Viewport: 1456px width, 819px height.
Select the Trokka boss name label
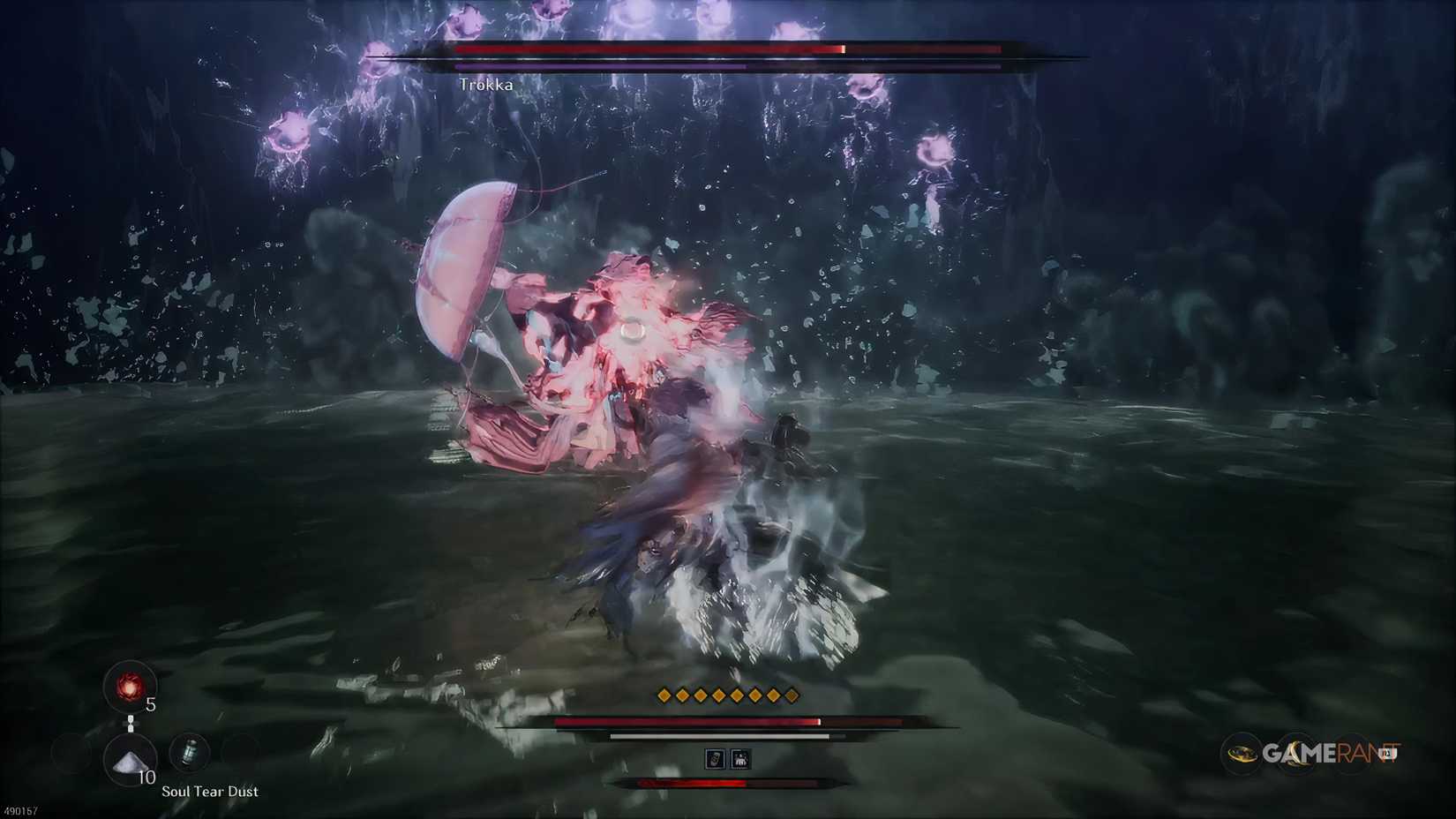[x=487, y=85]
